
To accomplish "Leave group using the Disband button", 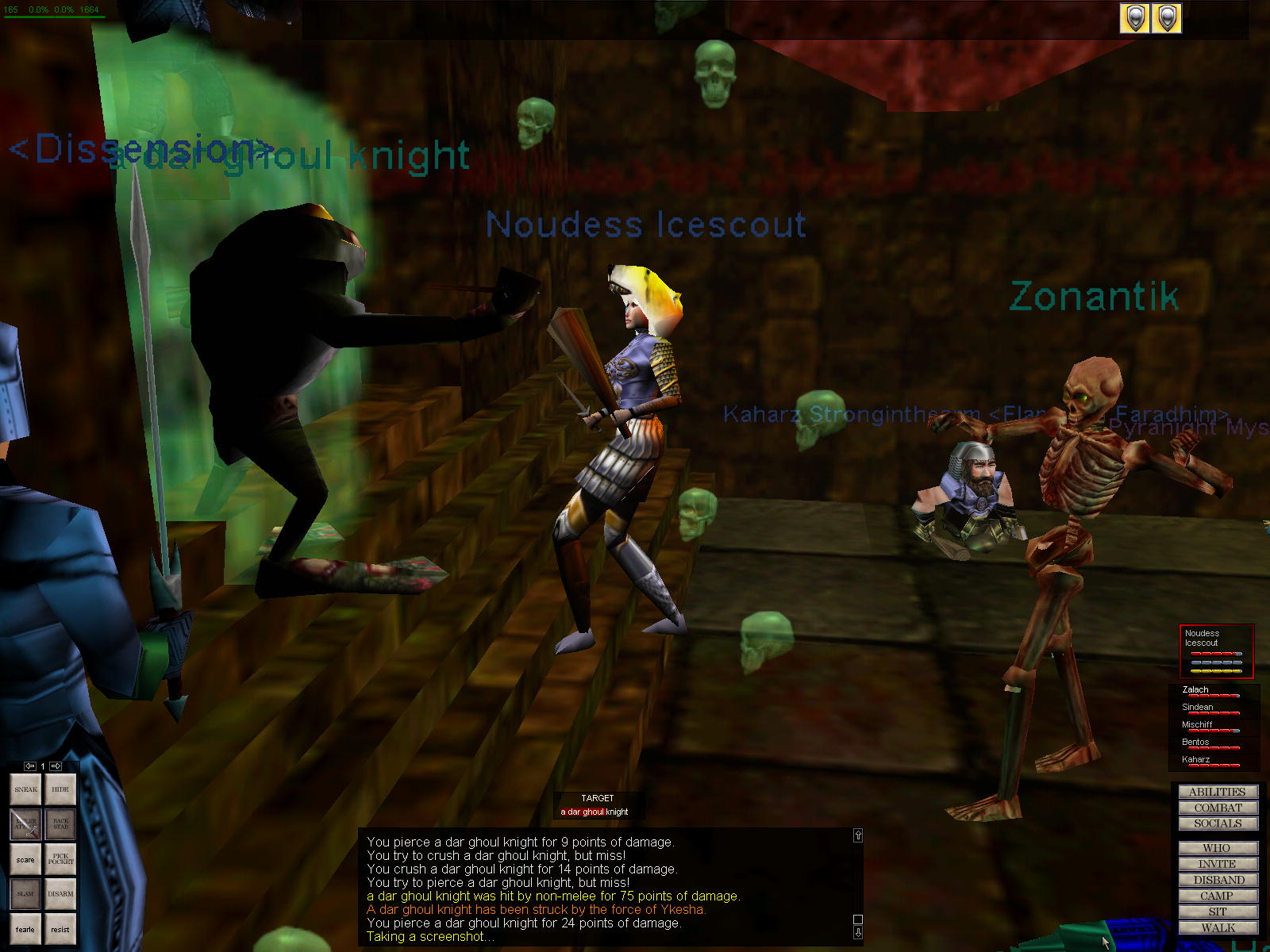I will pos(1218,880).
